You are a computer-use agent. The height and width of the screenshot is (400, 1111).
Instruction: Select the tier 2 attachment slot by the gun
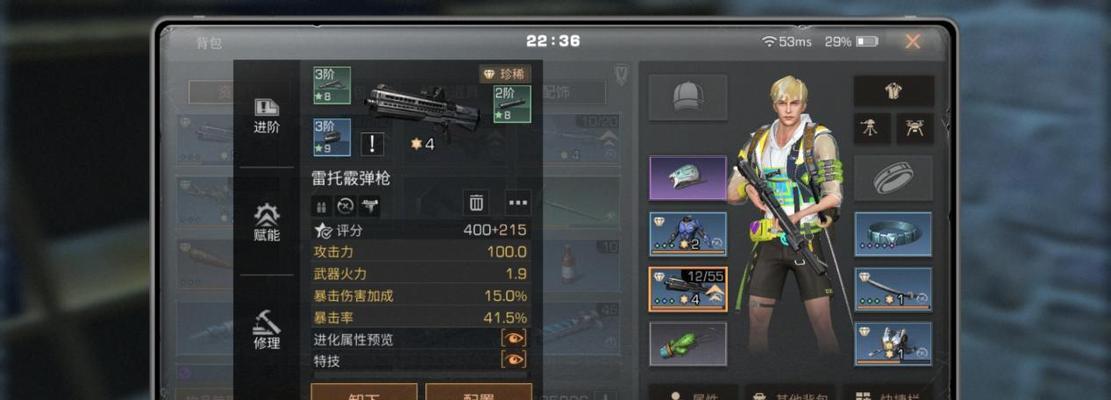(512, 104)
